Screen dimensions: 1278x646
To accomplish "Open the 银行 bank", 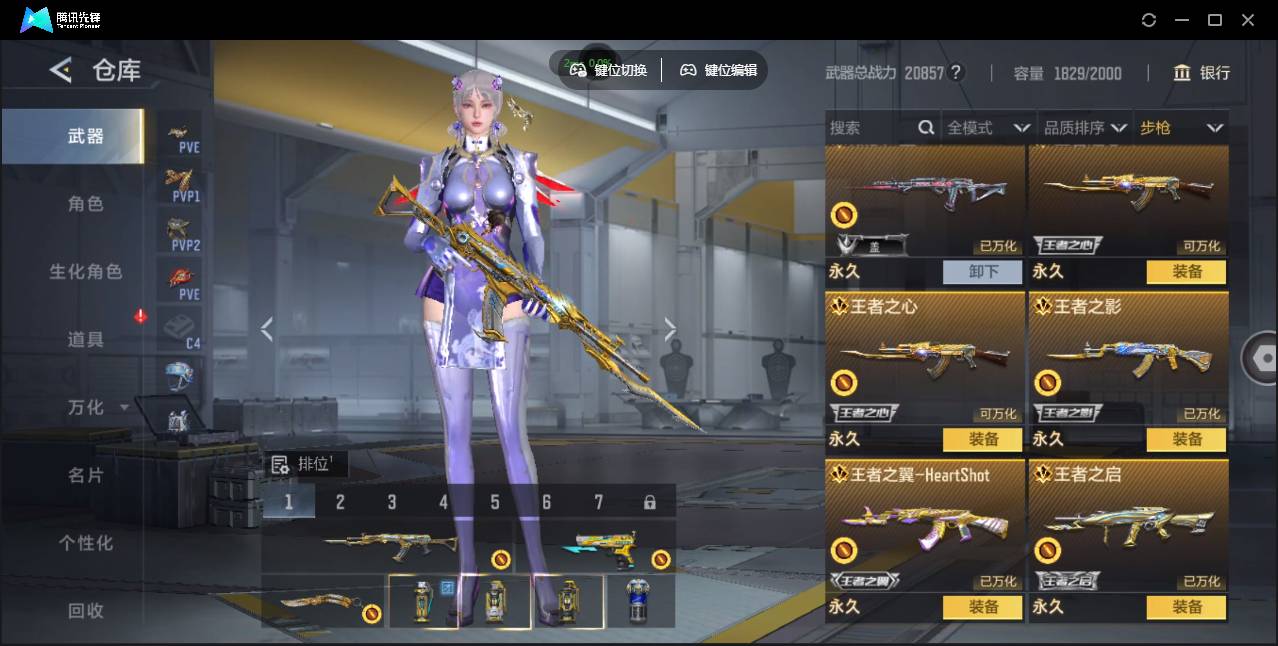I will [x=1201, y=73].
